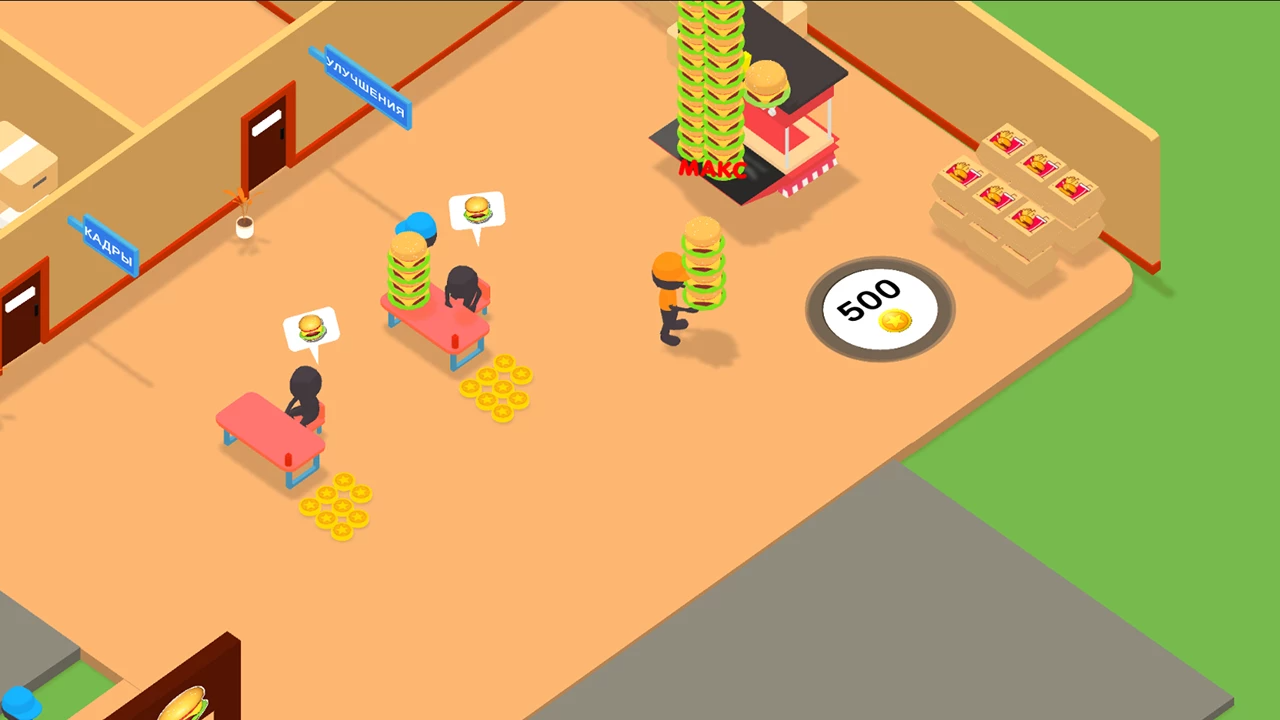Select the blue-capped cashier at the counter

point(417,228)
